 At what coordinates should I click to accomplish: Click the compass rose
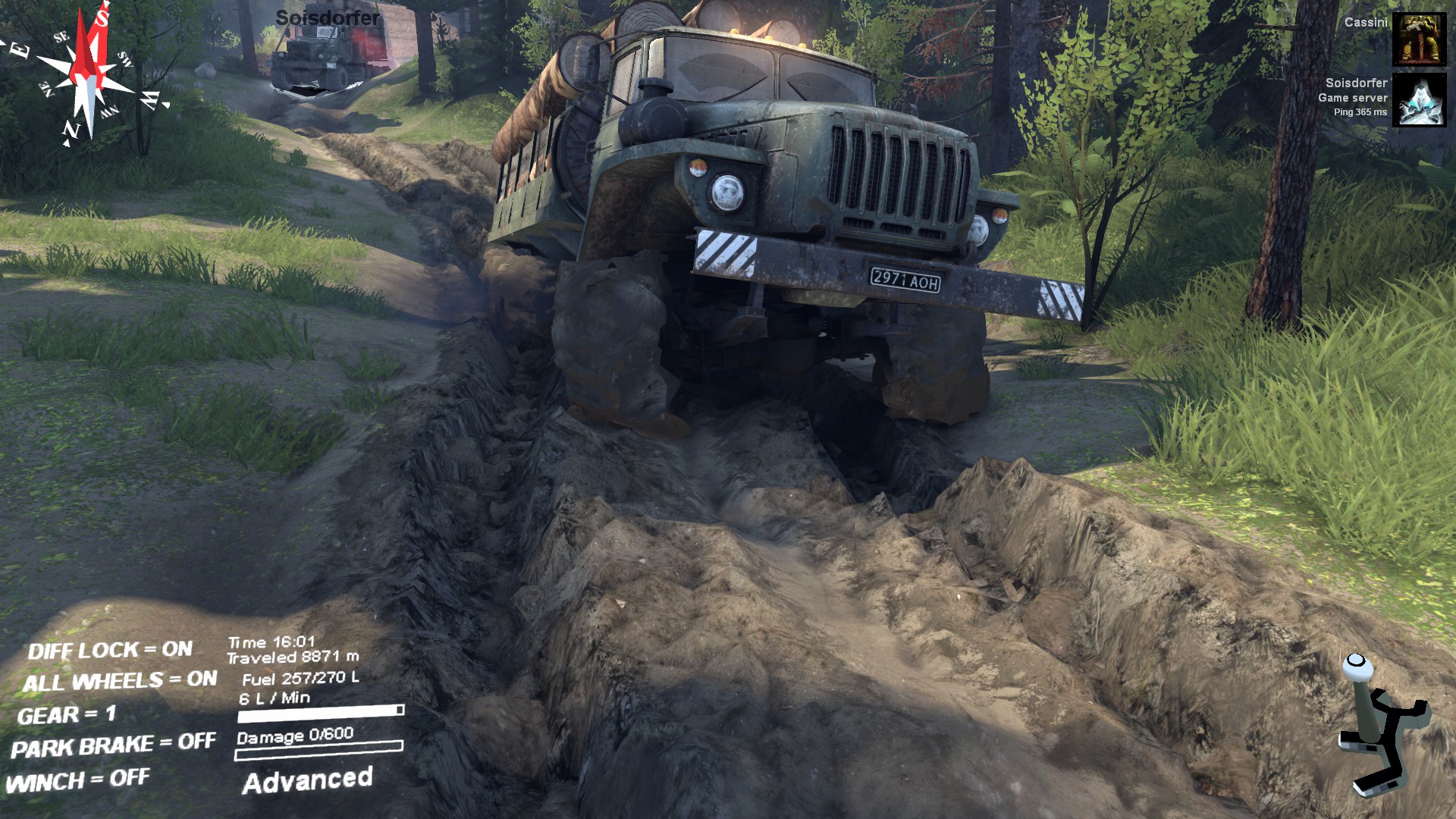(89, 74)
